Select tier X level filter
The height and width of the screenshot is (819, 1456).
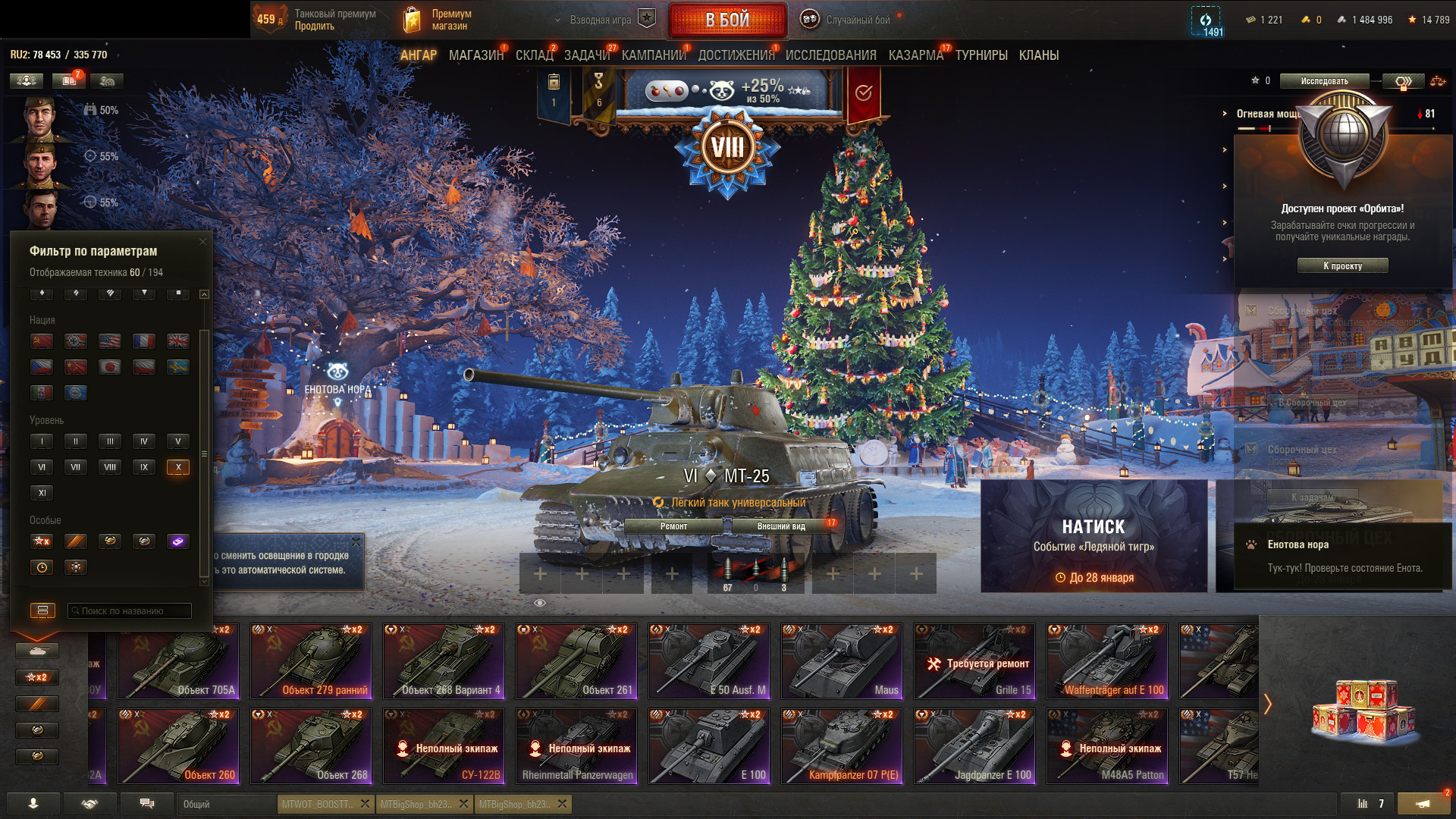(x=178, y=467)
